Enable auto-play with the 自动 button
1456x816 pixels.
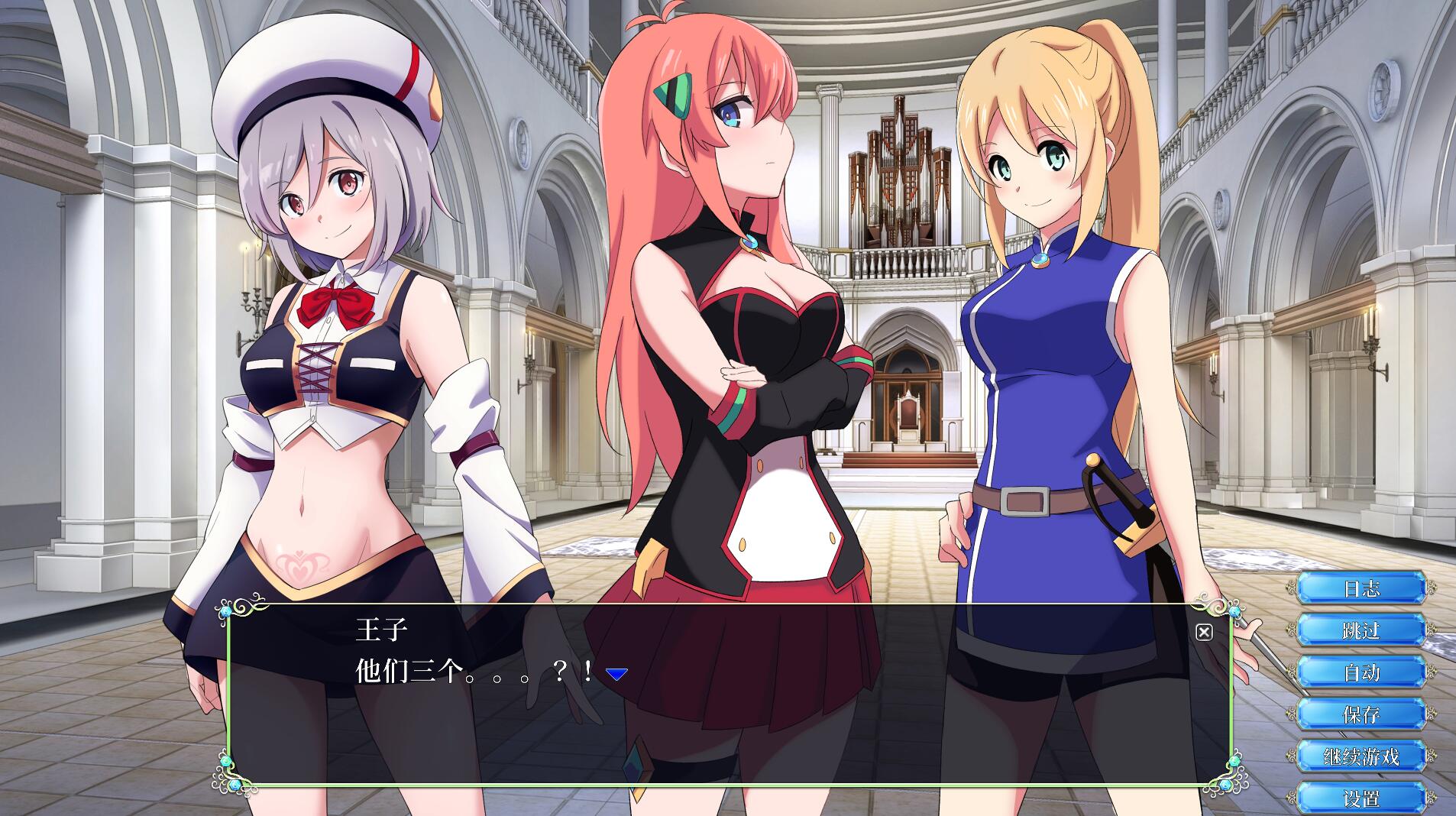click(1361, 672)
